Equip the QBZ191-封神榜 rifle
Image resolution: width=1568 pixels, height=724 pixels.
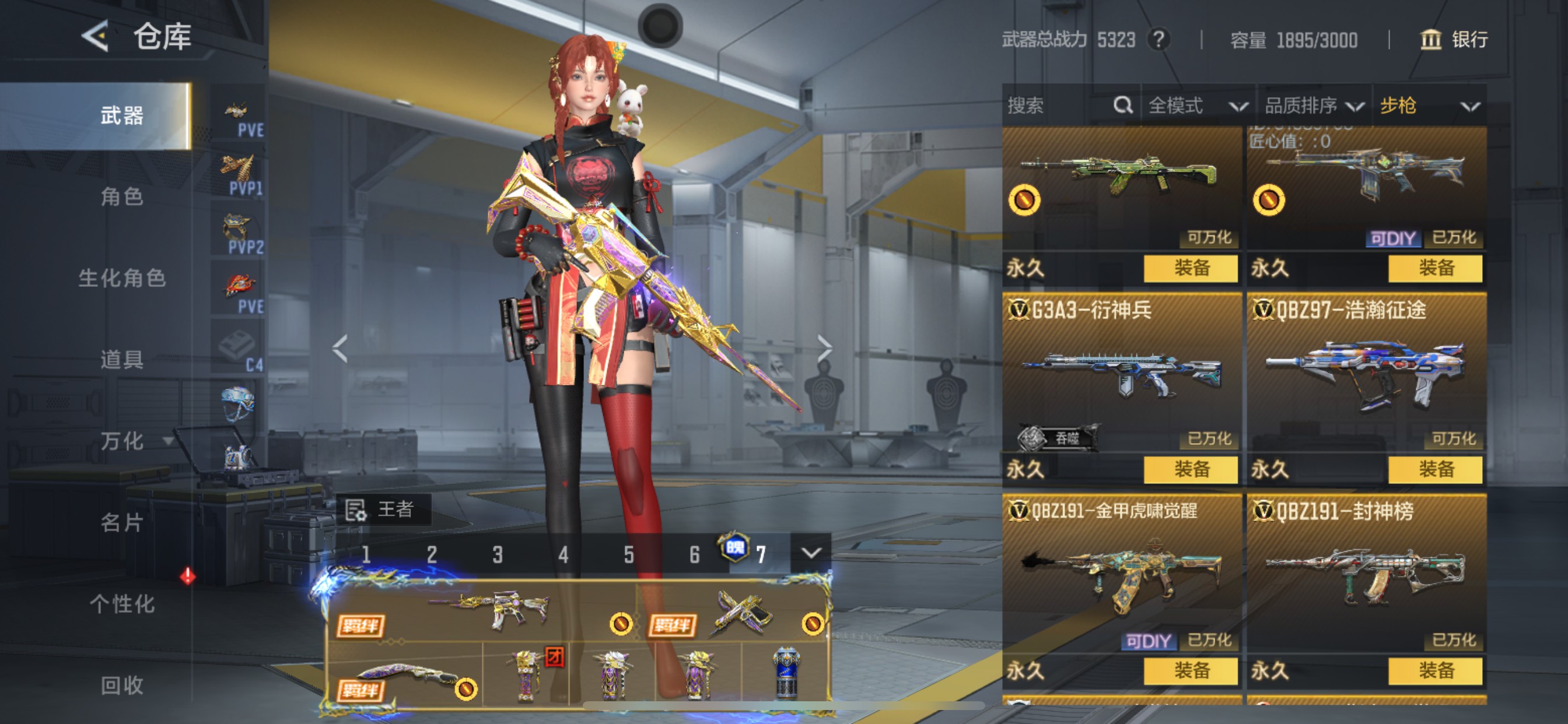tap(1434, 670)
